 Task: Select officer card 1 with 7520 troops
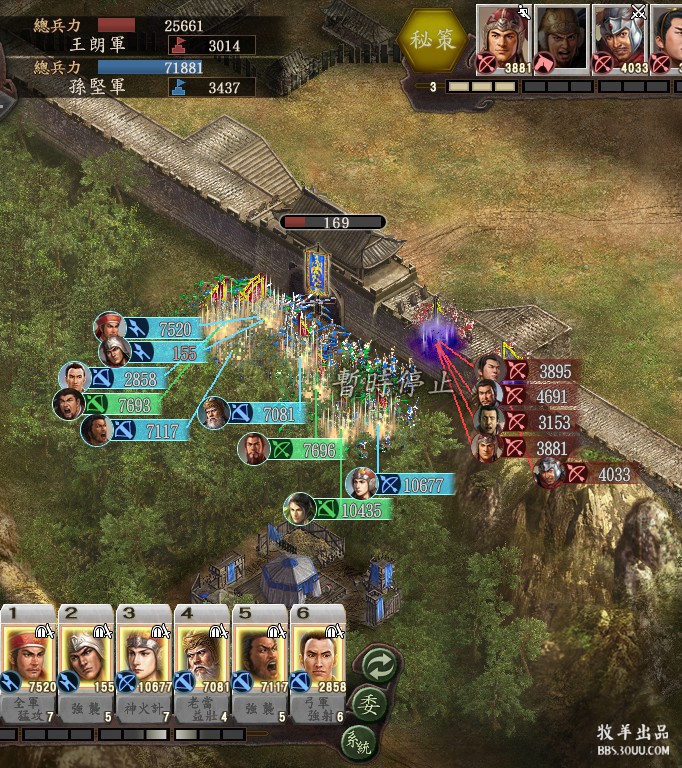[x=28, y=653]
